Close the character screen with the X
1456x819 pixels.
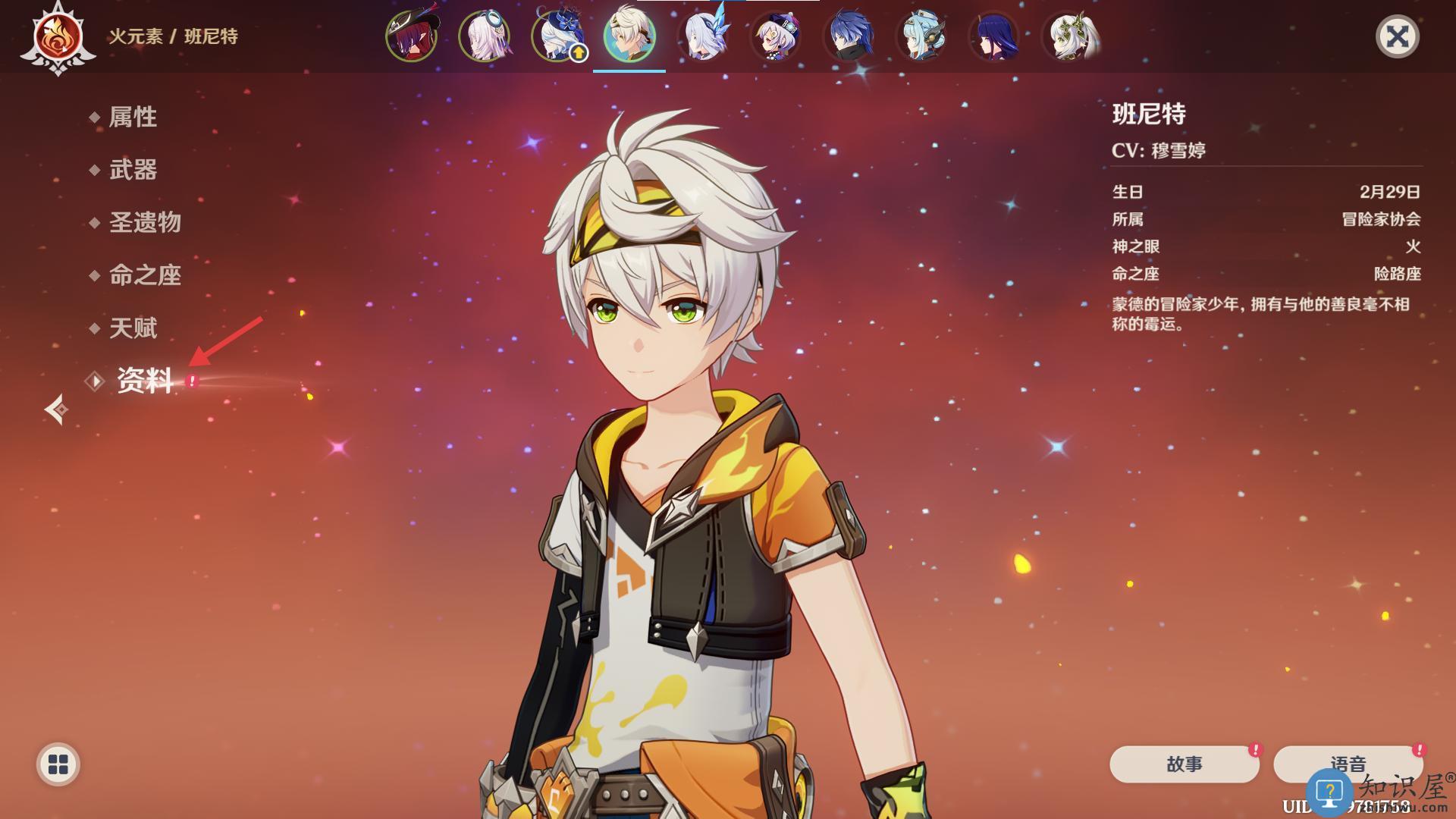(1397, 36)
